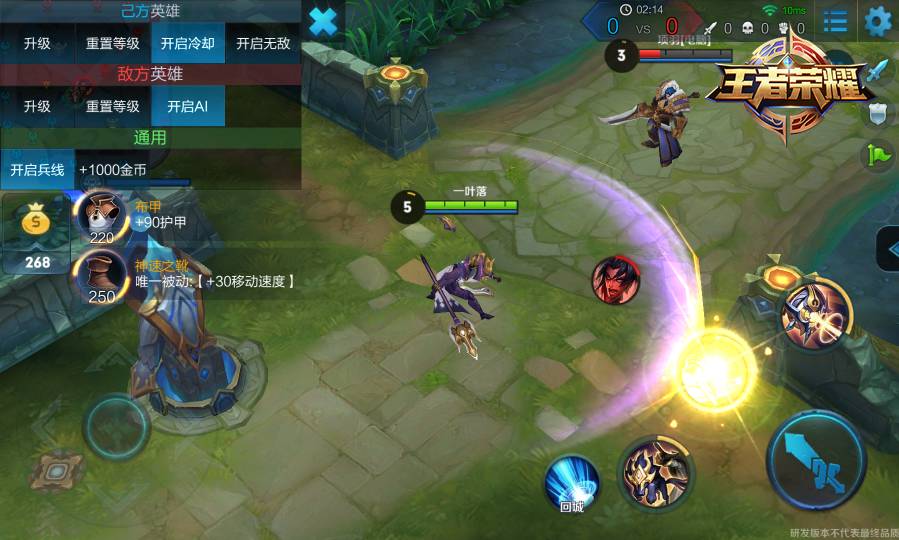Screen dimensions: 899x540
Task: Enable 开启无敌 invincibility option
Action: point(263,44)
